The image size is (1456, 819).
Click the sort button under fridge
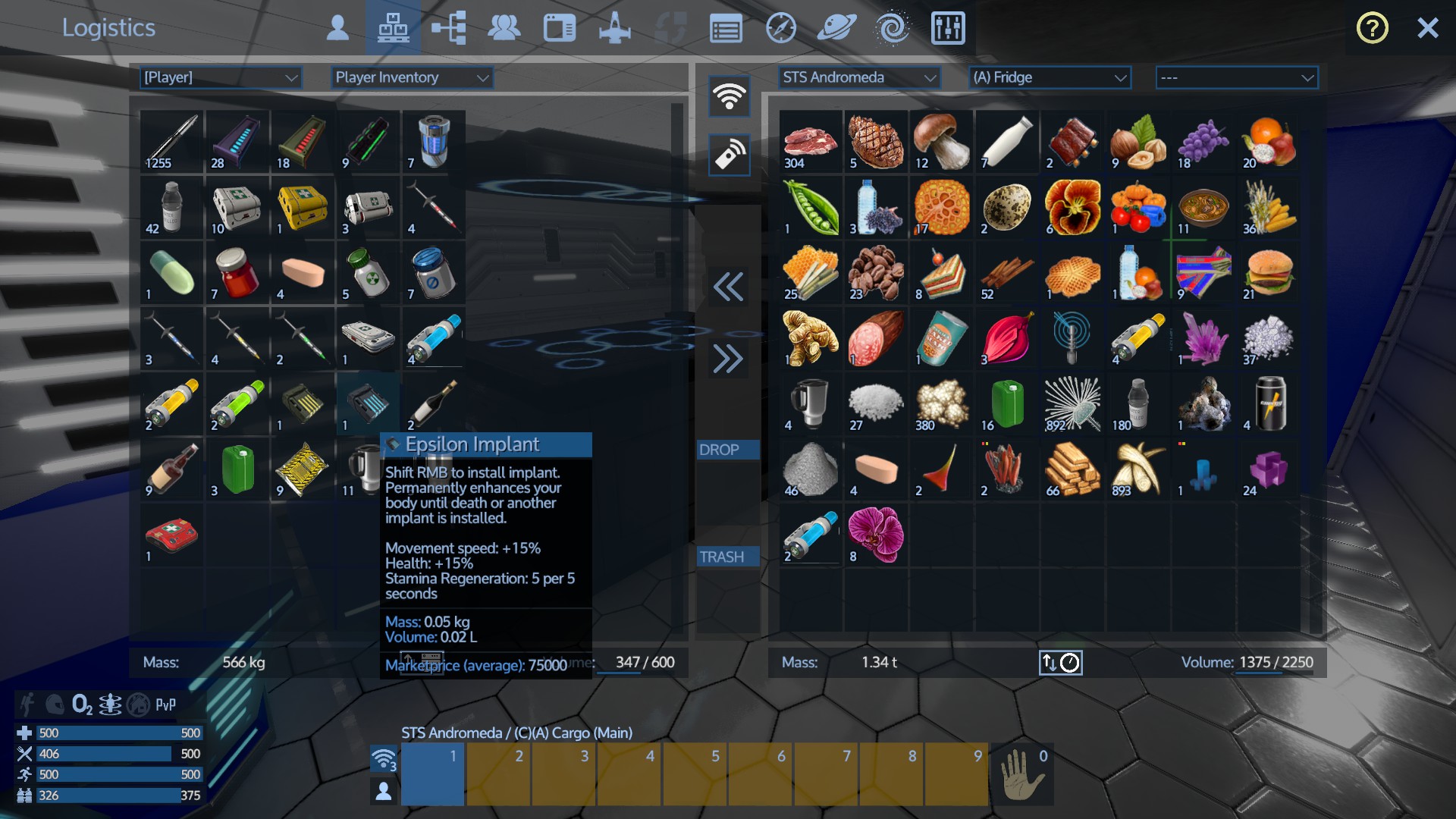coord(1060,663)
